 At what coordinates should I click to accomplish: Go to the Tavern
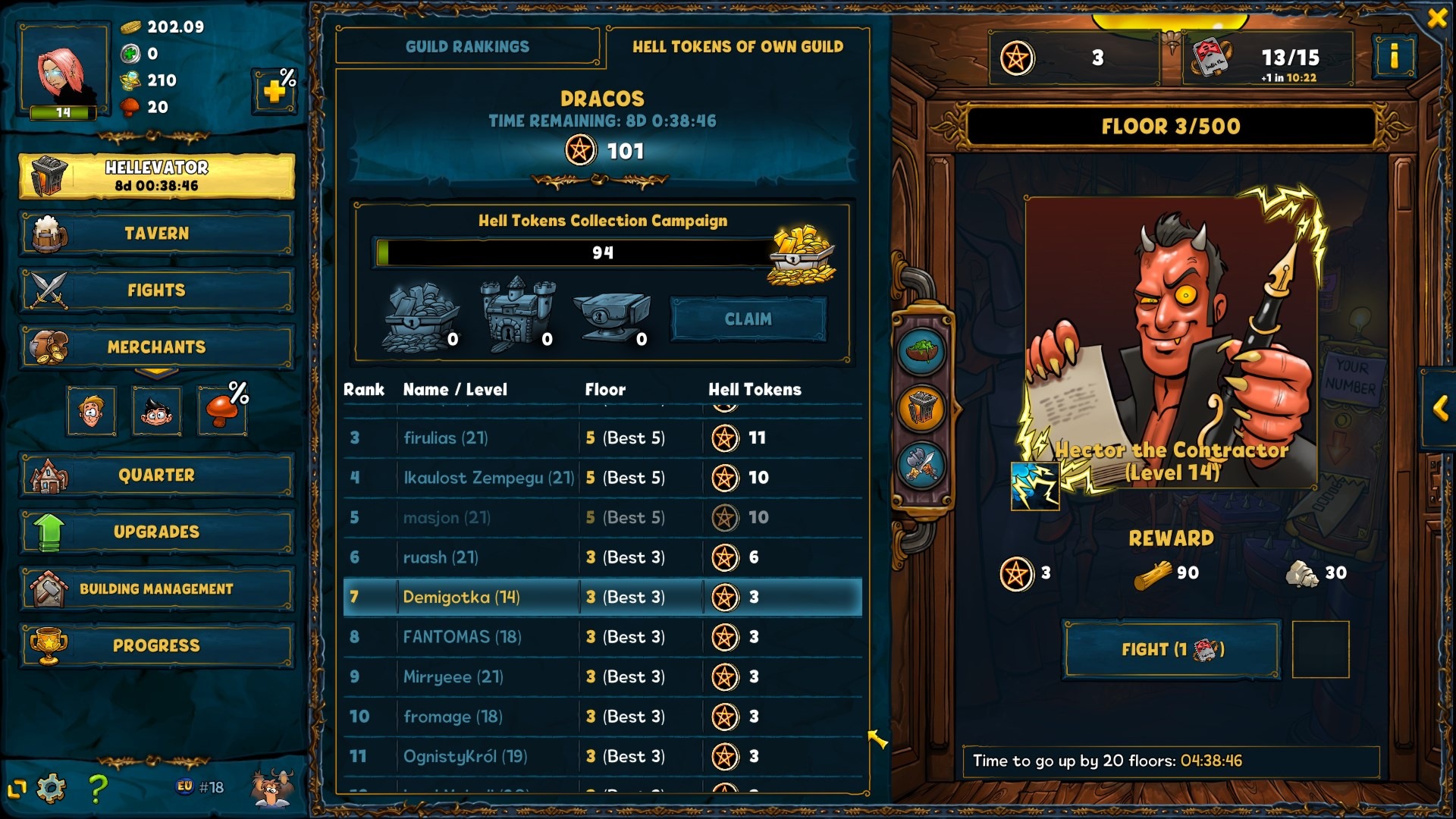pos(156,234)
